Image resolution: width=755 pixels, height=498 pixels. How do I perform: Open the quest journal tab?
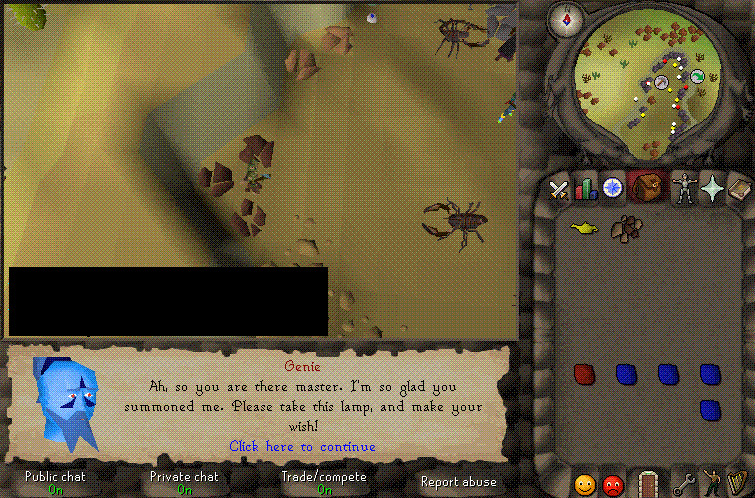(612, 187)
